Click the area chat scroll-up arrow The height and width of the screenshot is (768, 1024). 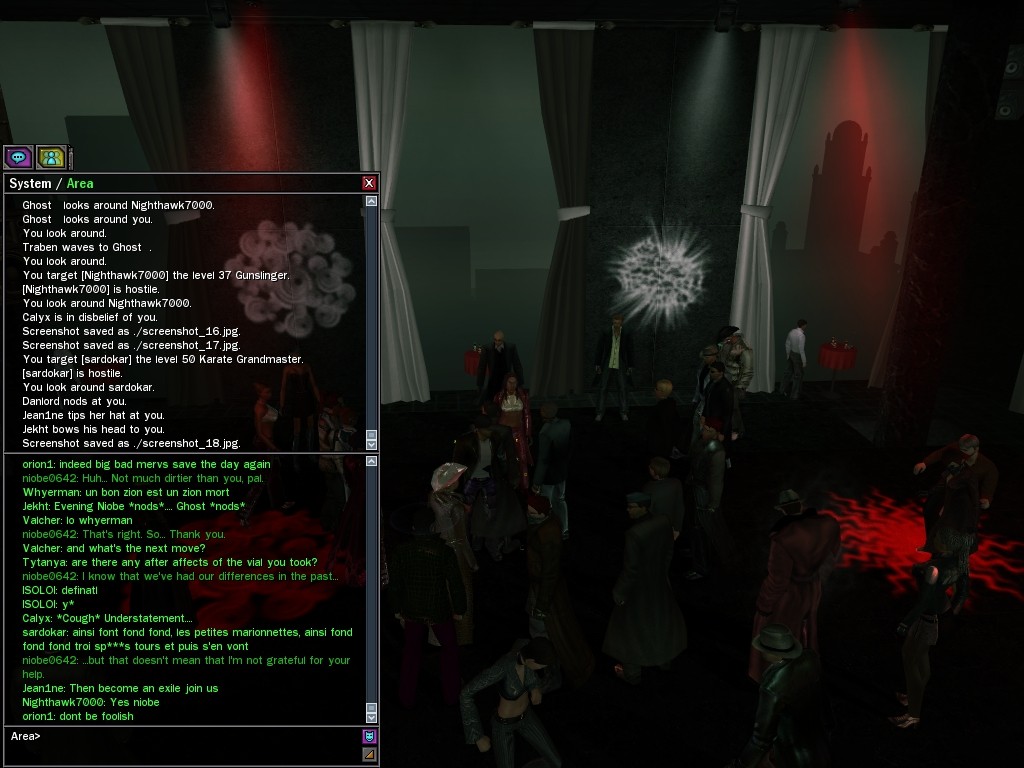(x=372, y=461)
